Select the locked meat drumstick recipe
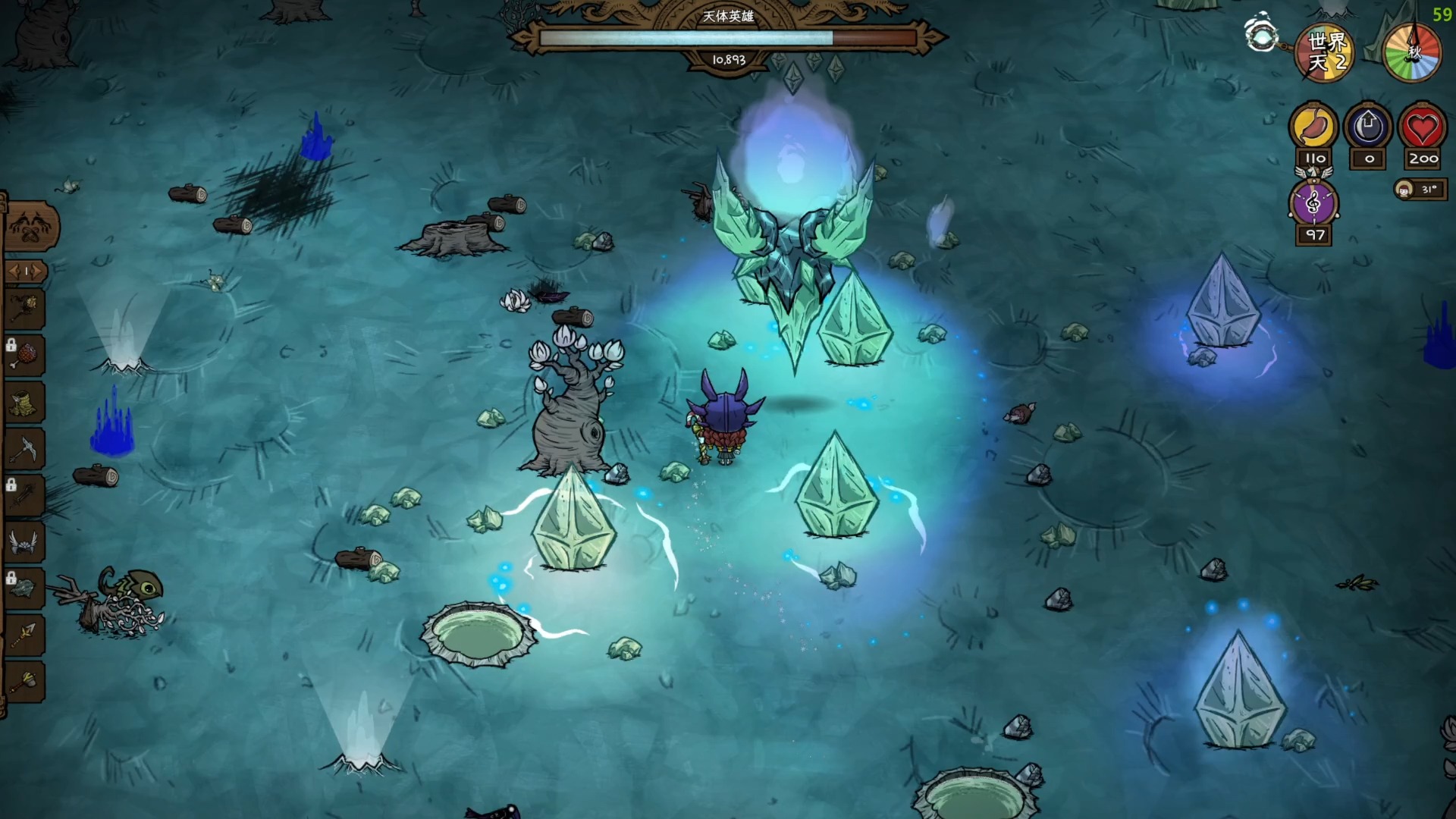The height and width of the screenshot is (819, 1456). (x=24, y=355)
